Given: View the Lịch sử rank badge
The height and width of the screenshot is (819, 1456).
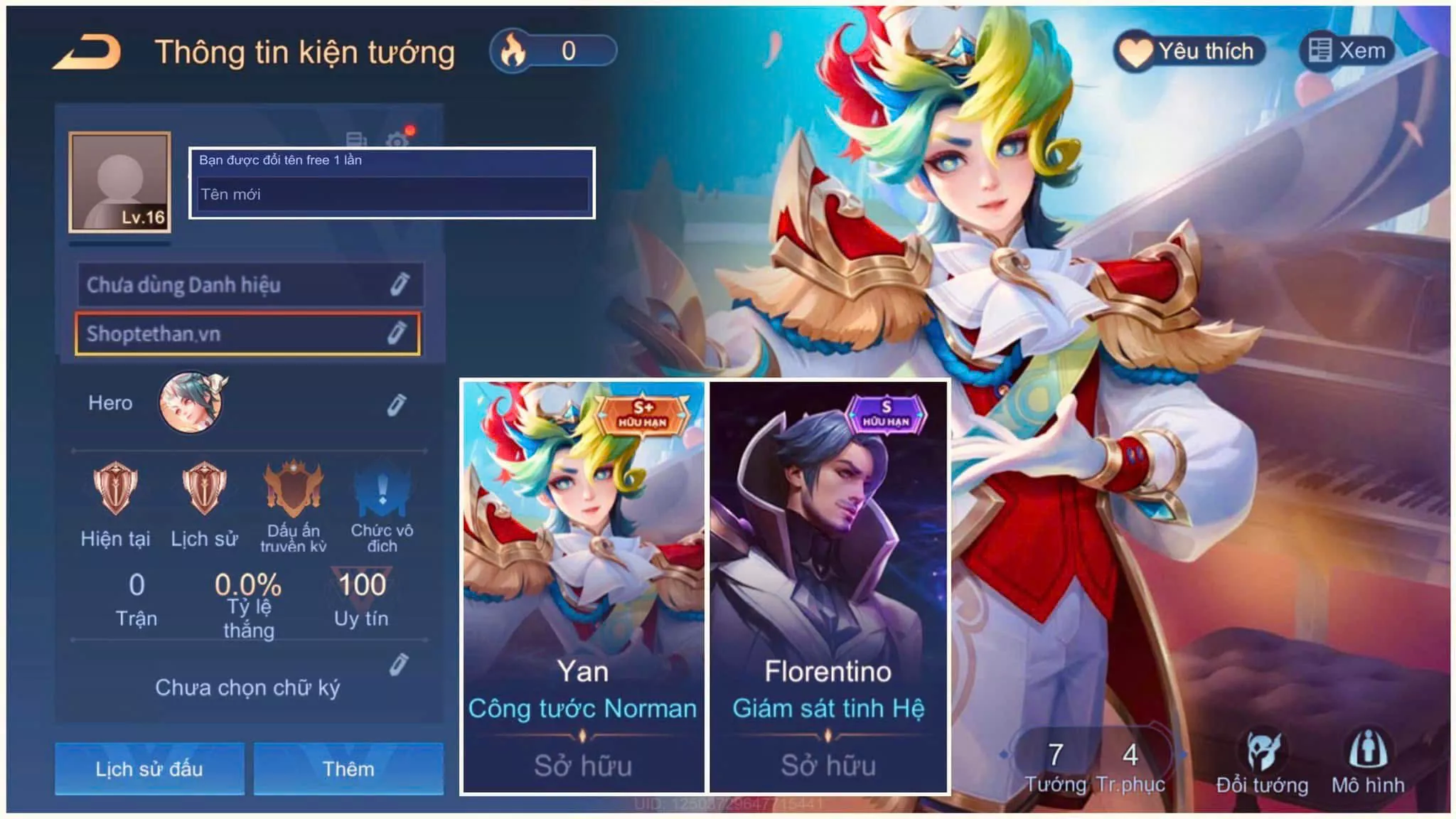Looking at the screenshot, I should click(x=204, y=488).
